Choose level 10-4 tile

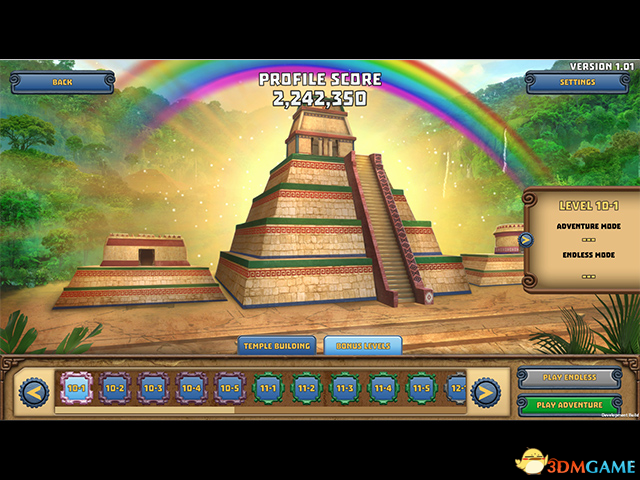pos(191,388)
